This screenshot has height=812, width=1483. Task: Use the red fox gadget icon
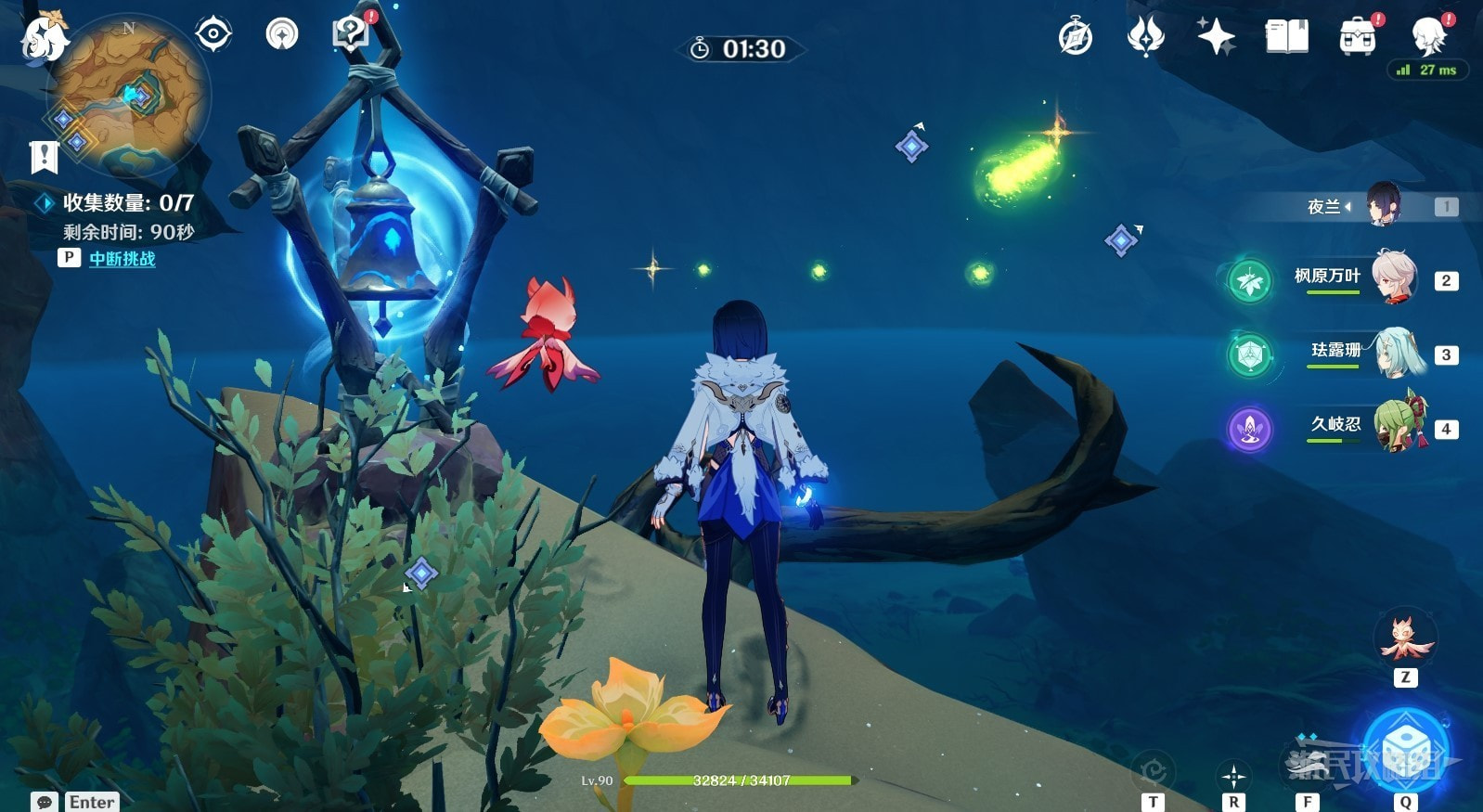tap(1405, 638)
